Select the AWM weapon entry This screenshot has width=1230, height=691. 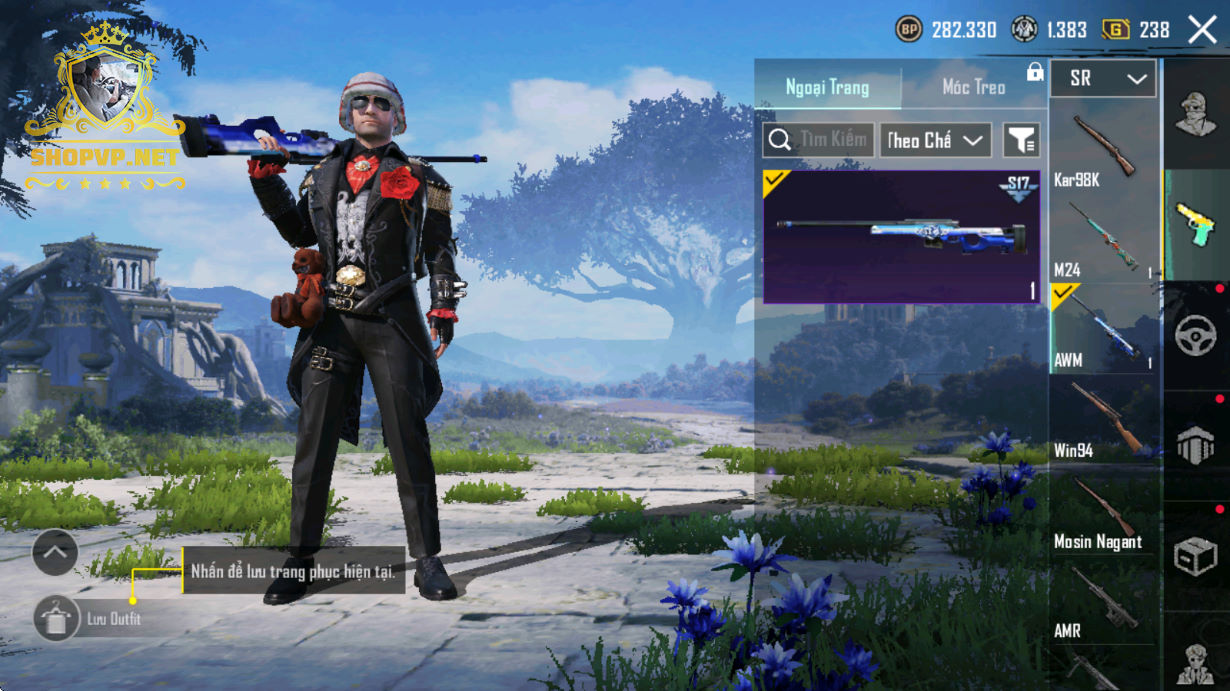[x=1103, y=329]
